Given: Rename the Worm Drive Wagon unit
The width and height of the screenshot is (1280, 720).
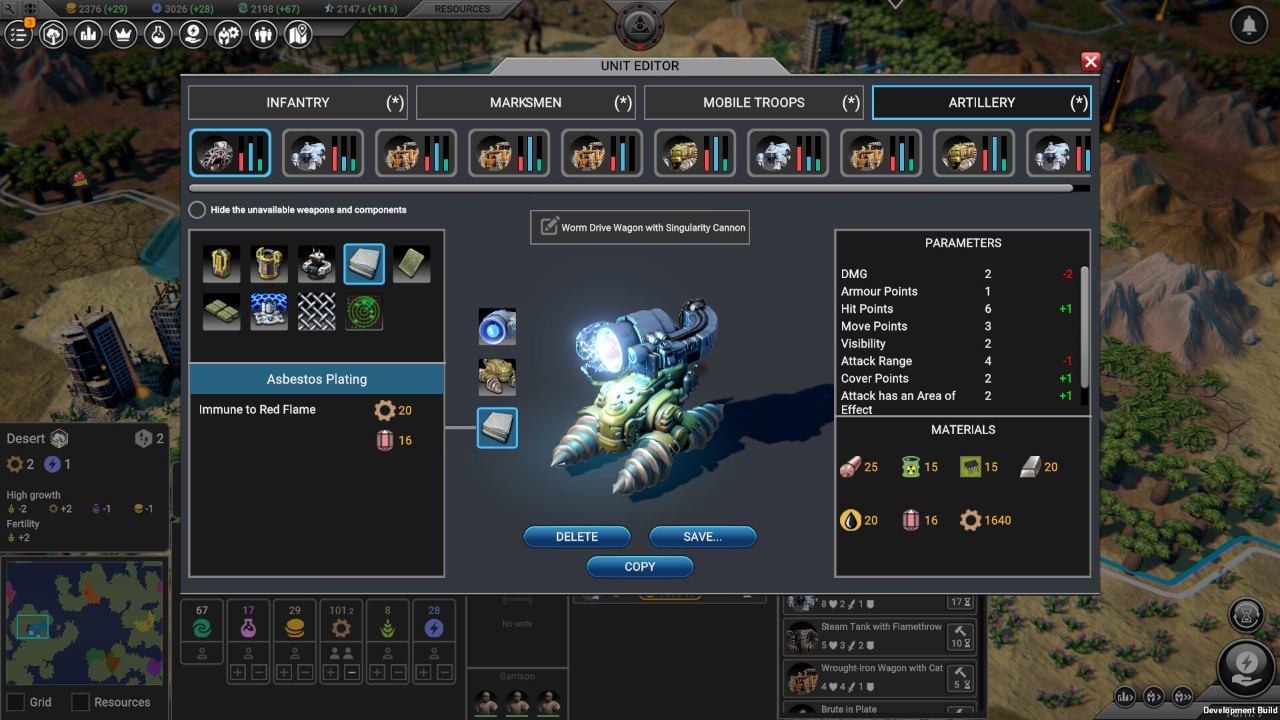Looking at the screenshot, I should coord(549,227).
